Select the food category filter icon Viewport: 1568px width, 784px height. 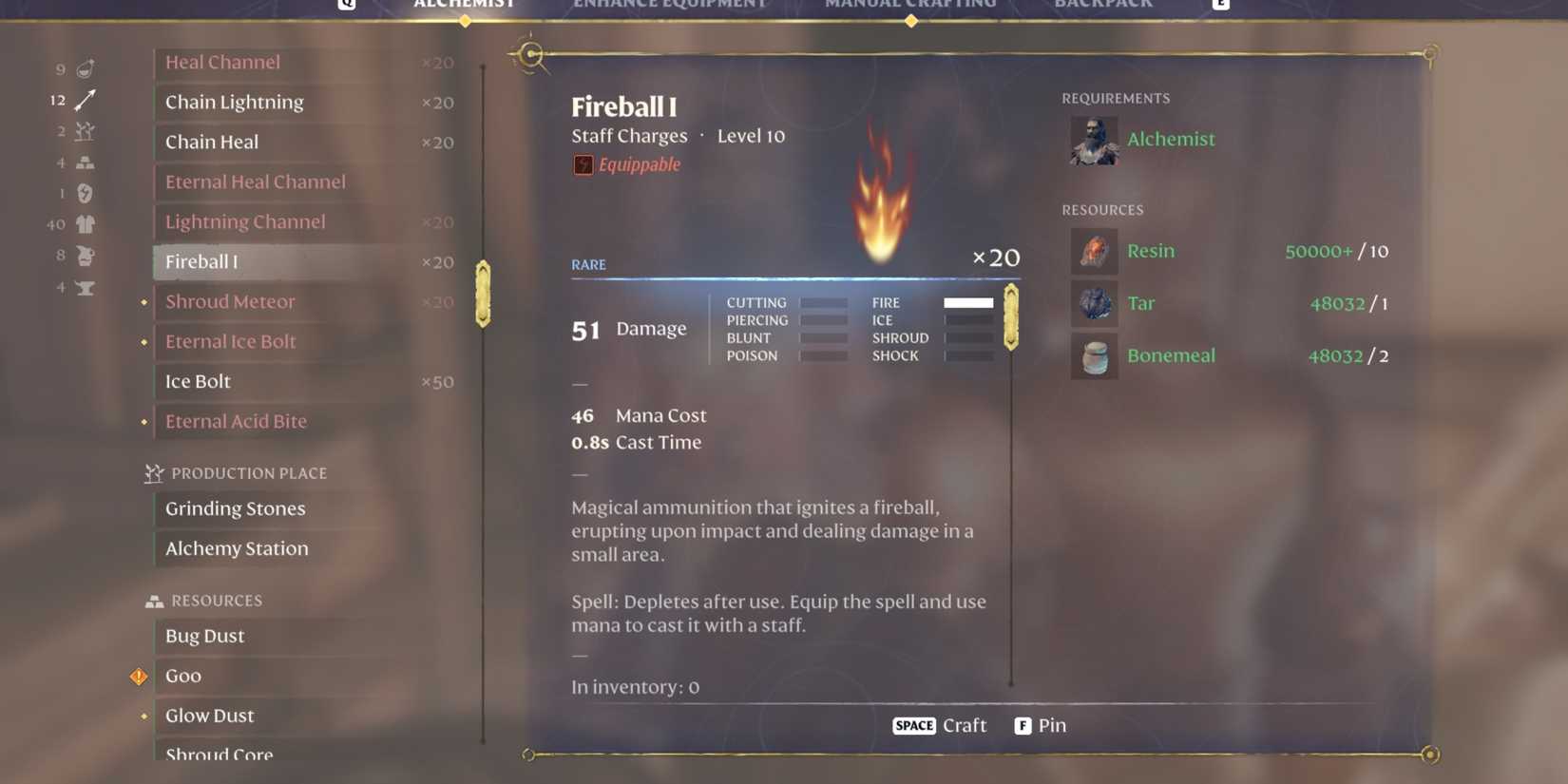[84, 68]
